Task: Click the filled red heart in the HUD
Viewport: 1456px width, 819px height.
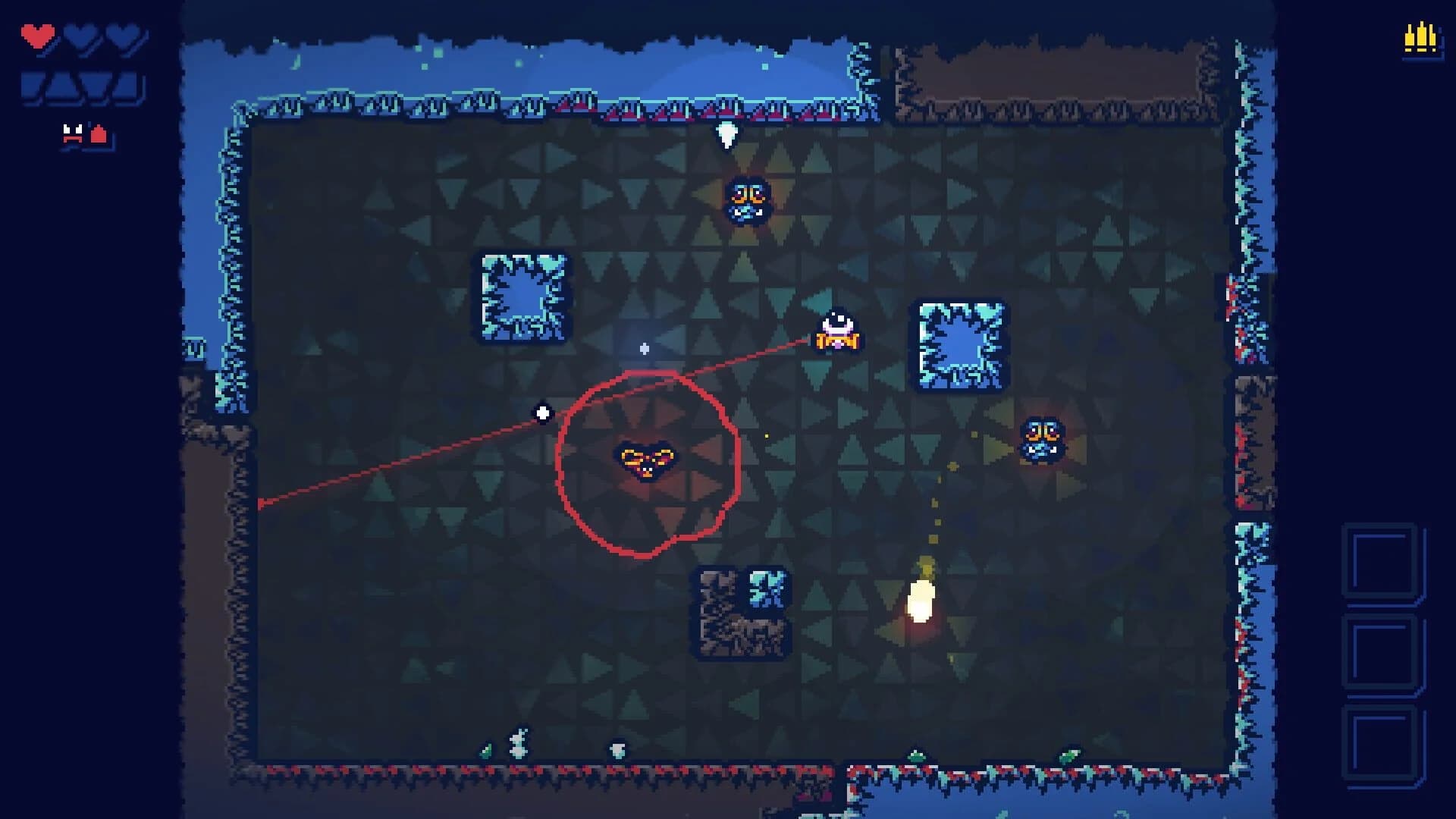Action: point(37,36)
